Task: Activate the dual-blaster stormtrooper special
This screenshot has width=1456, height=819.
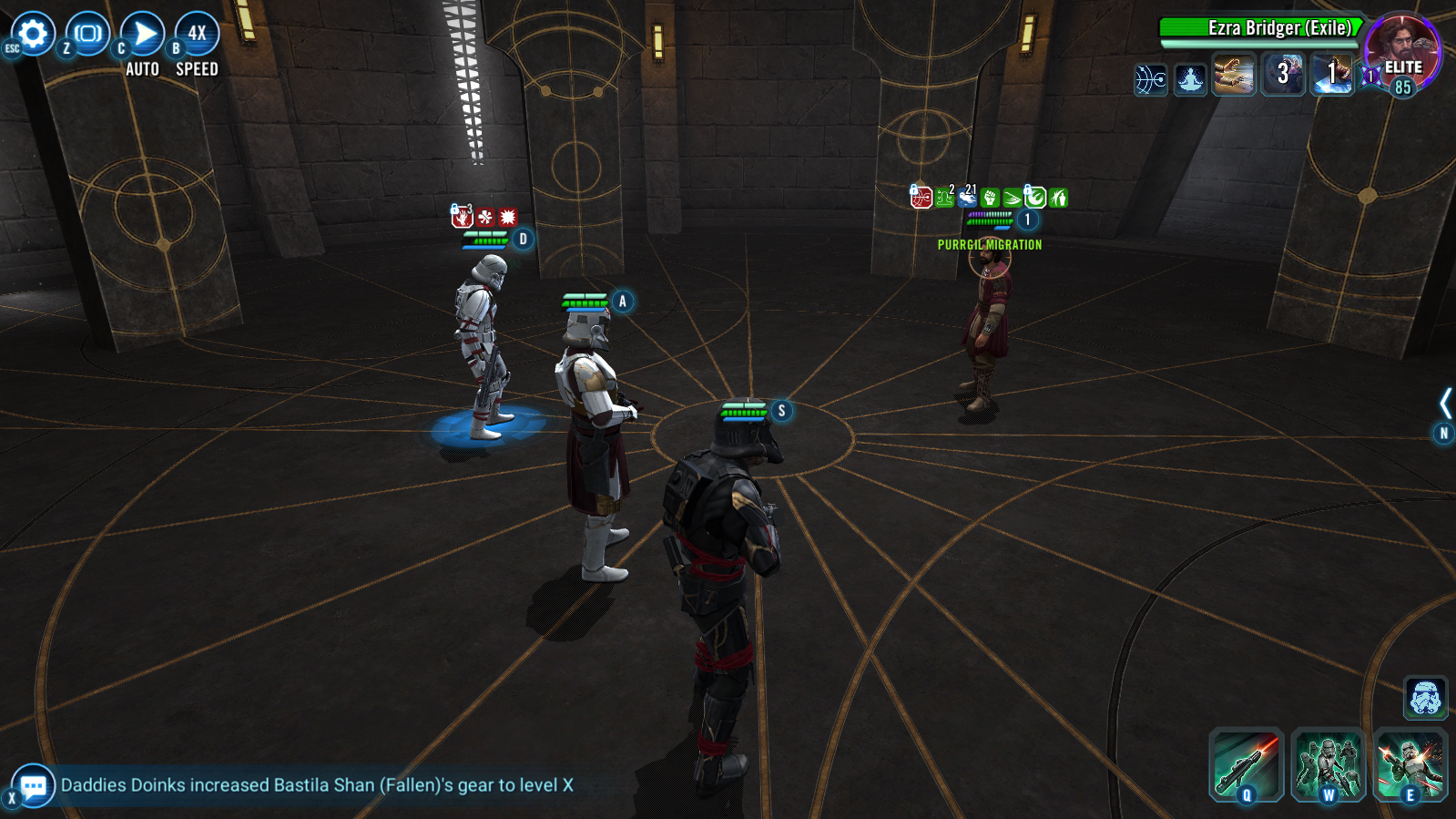Action: [x=1410, y=764]
